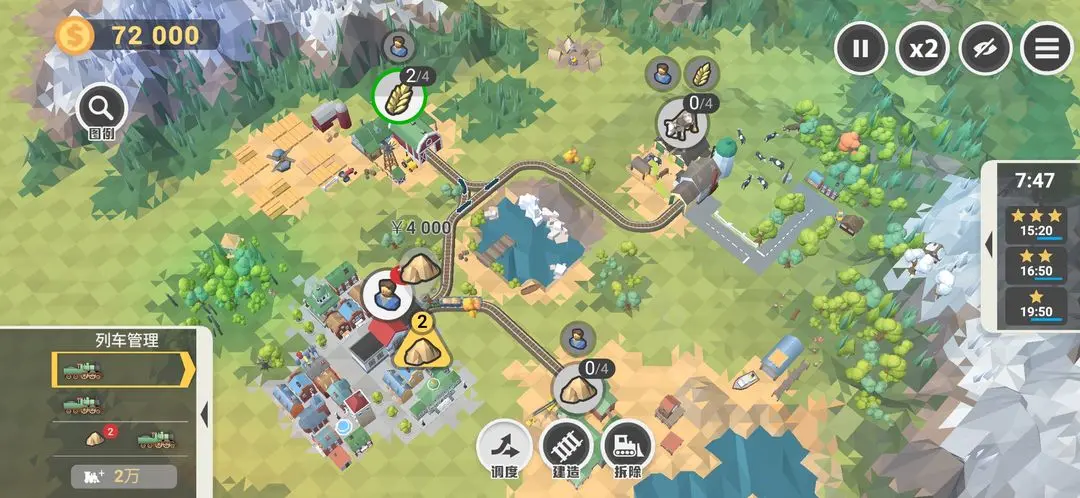Collapse the 列车管理 train panel arrow
This screenshot has height=498, width=1080.
click(x=204, y=412)
